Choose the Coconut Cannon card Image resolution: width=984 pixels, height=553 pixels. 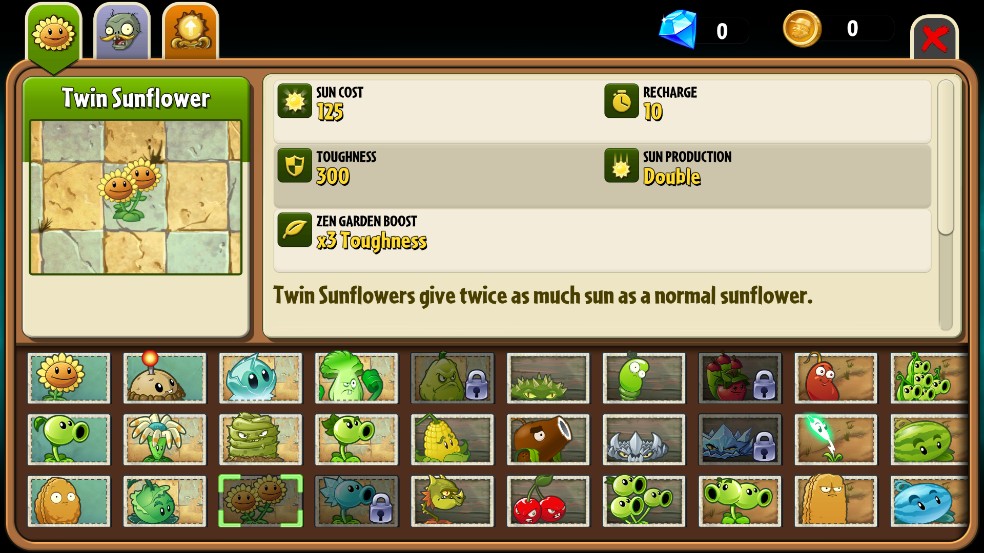pos(548,439)
